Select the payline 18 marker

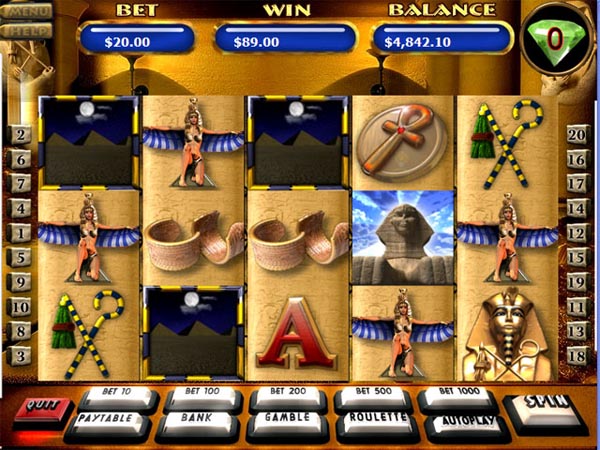tap(577, 355)
